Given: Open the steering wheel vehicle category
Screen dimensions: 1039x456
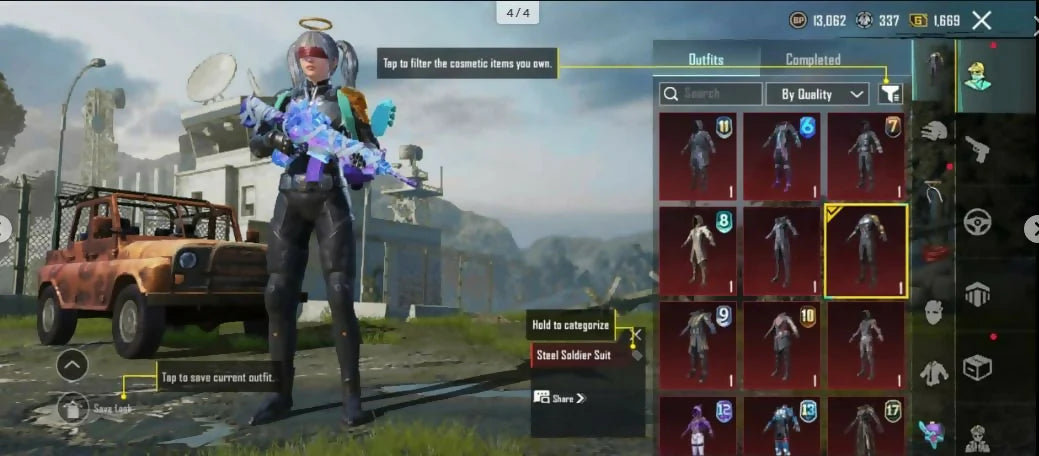Looking at the screenshot, I should coord(977,222).
